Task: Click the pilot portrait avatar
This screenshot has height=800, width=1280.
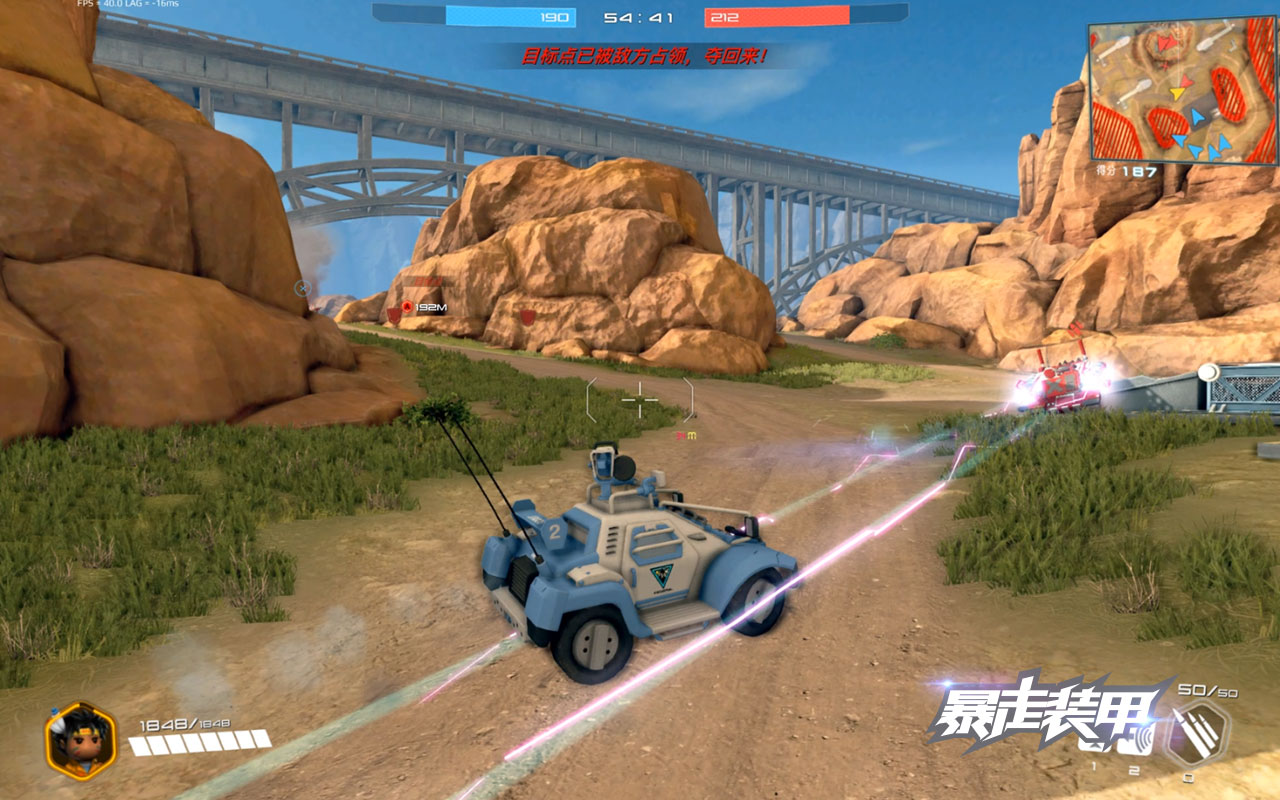Action: click(x=81, y=740)
